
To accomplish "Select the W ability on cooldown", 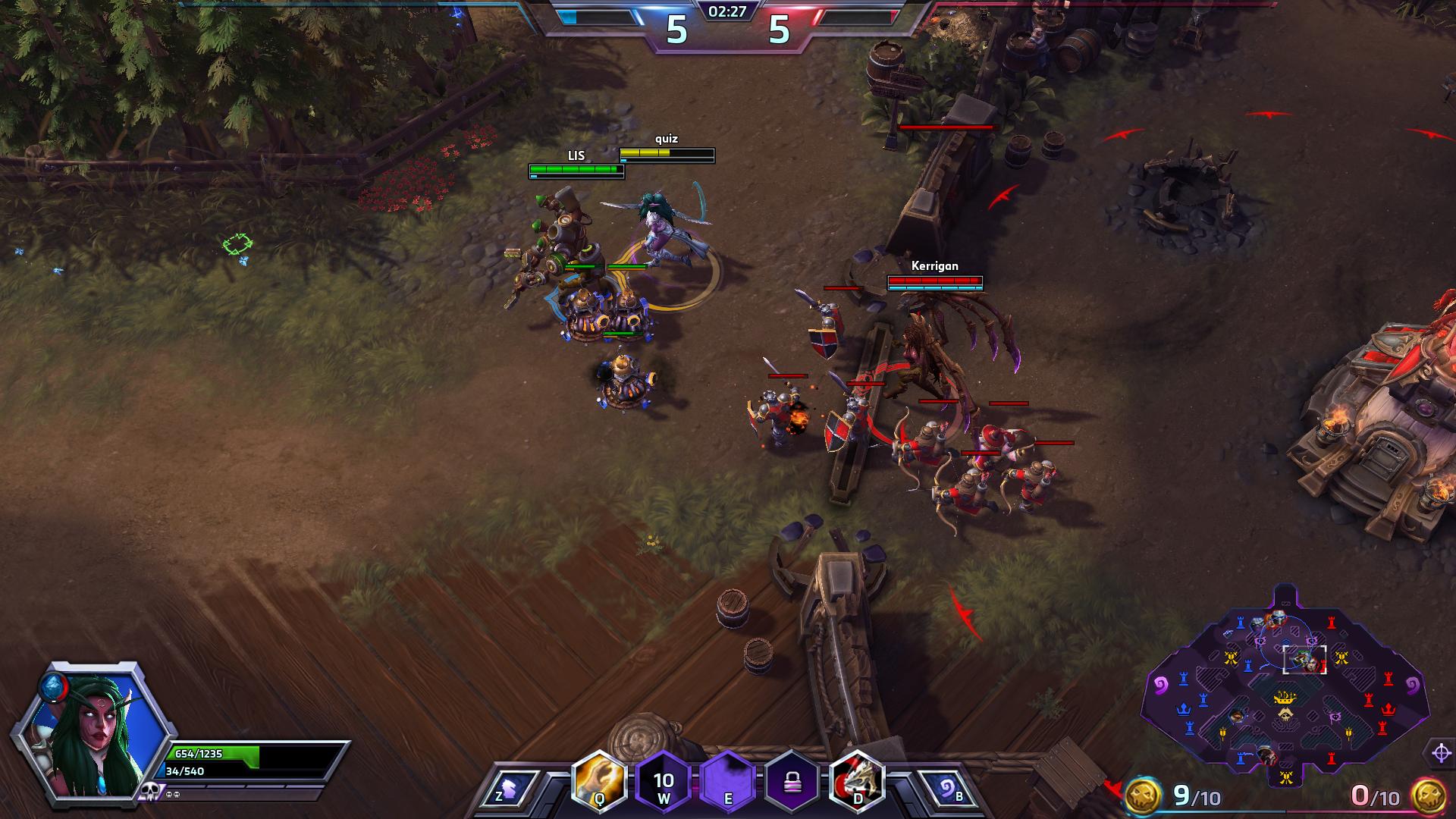I will pos(664,782).
